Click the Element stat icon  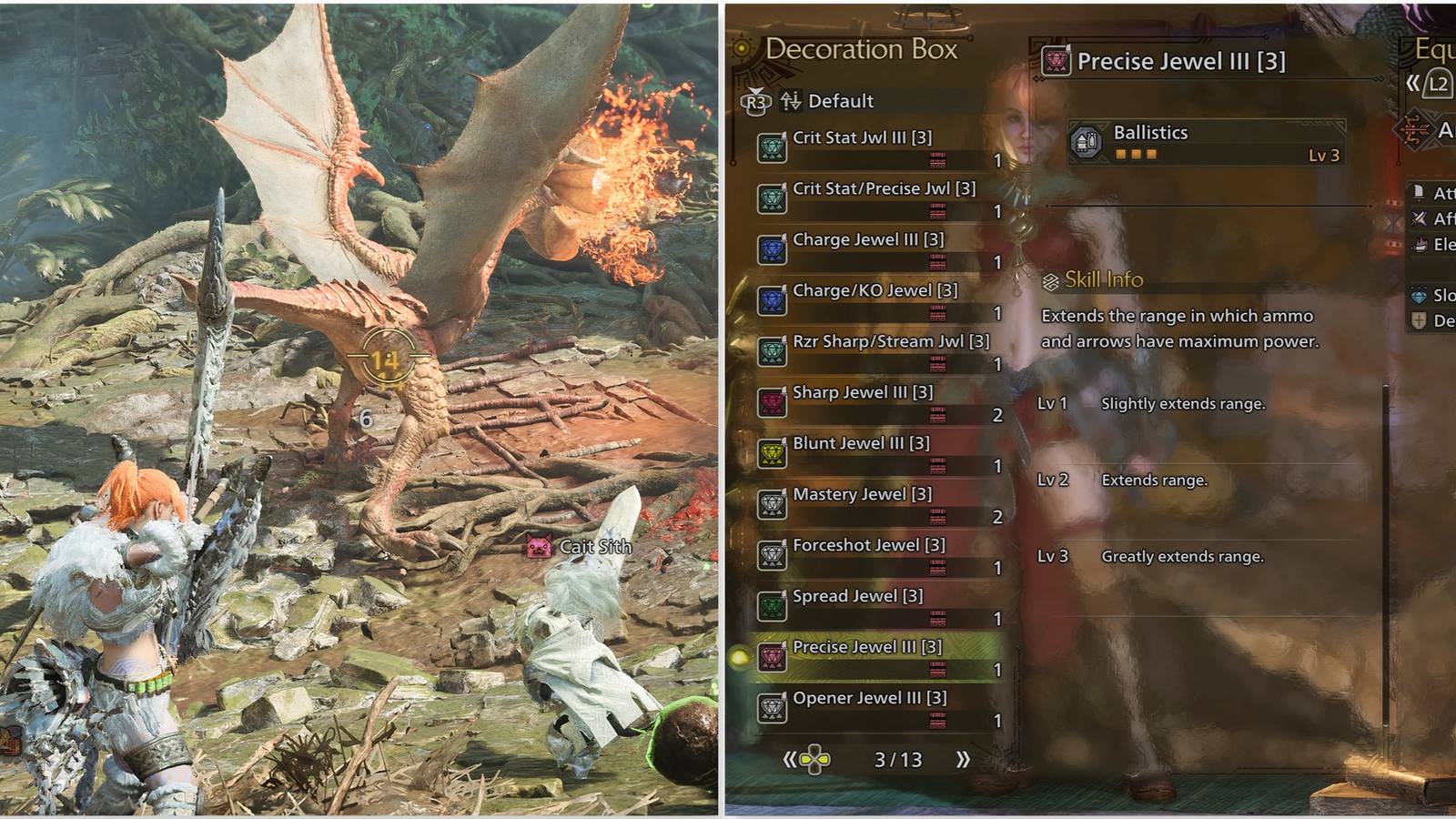coord(1418,244)
